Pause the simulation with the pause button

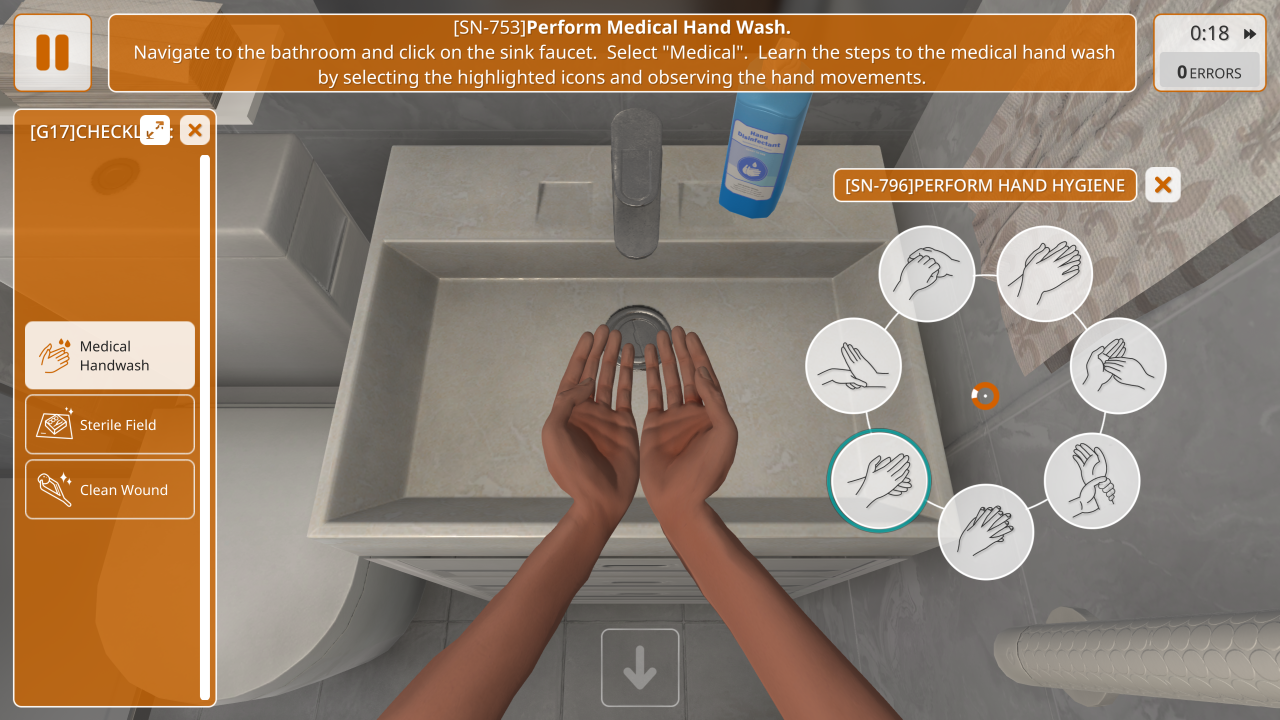pos(53,52)
